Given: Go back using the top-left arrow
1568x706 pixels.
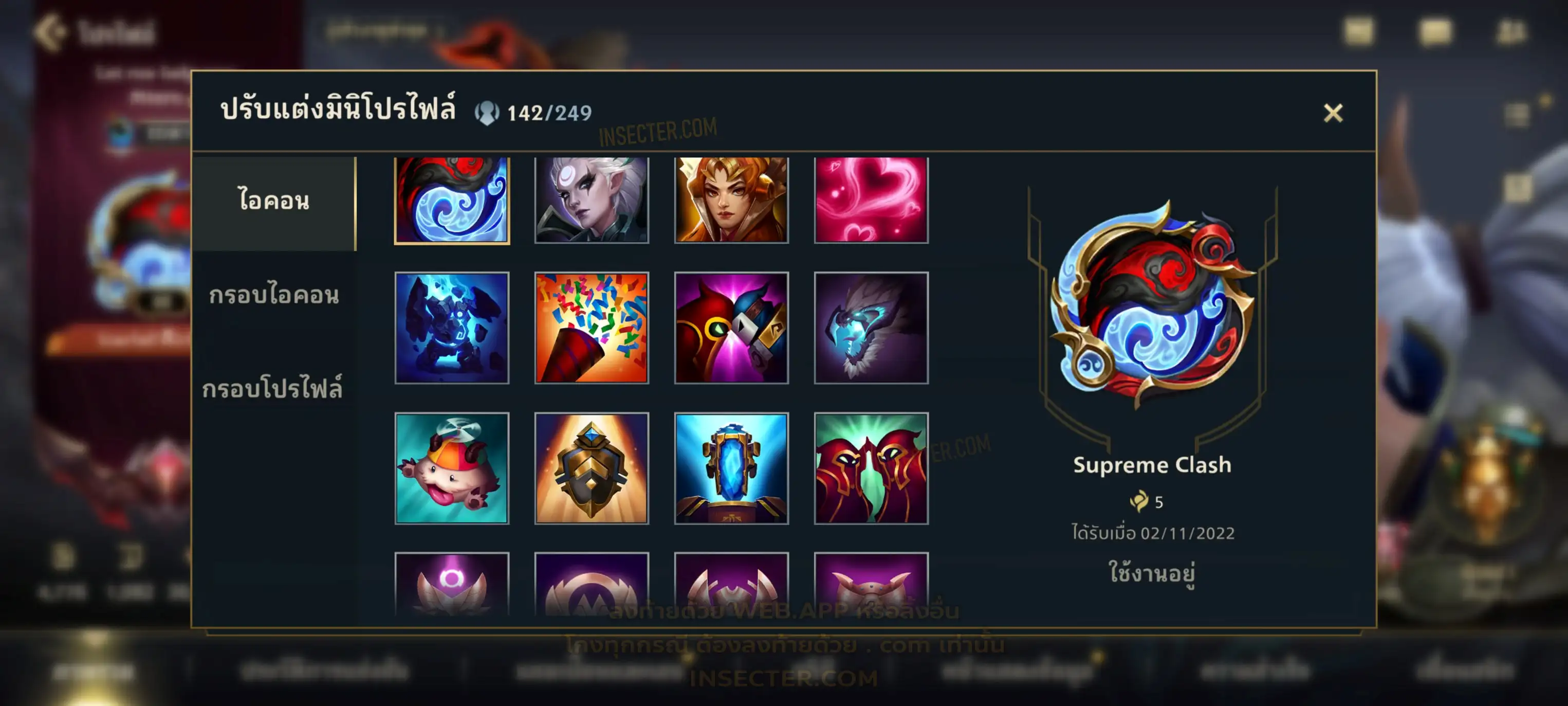Looking at the screenshot, I should click(x=50, y=32).
